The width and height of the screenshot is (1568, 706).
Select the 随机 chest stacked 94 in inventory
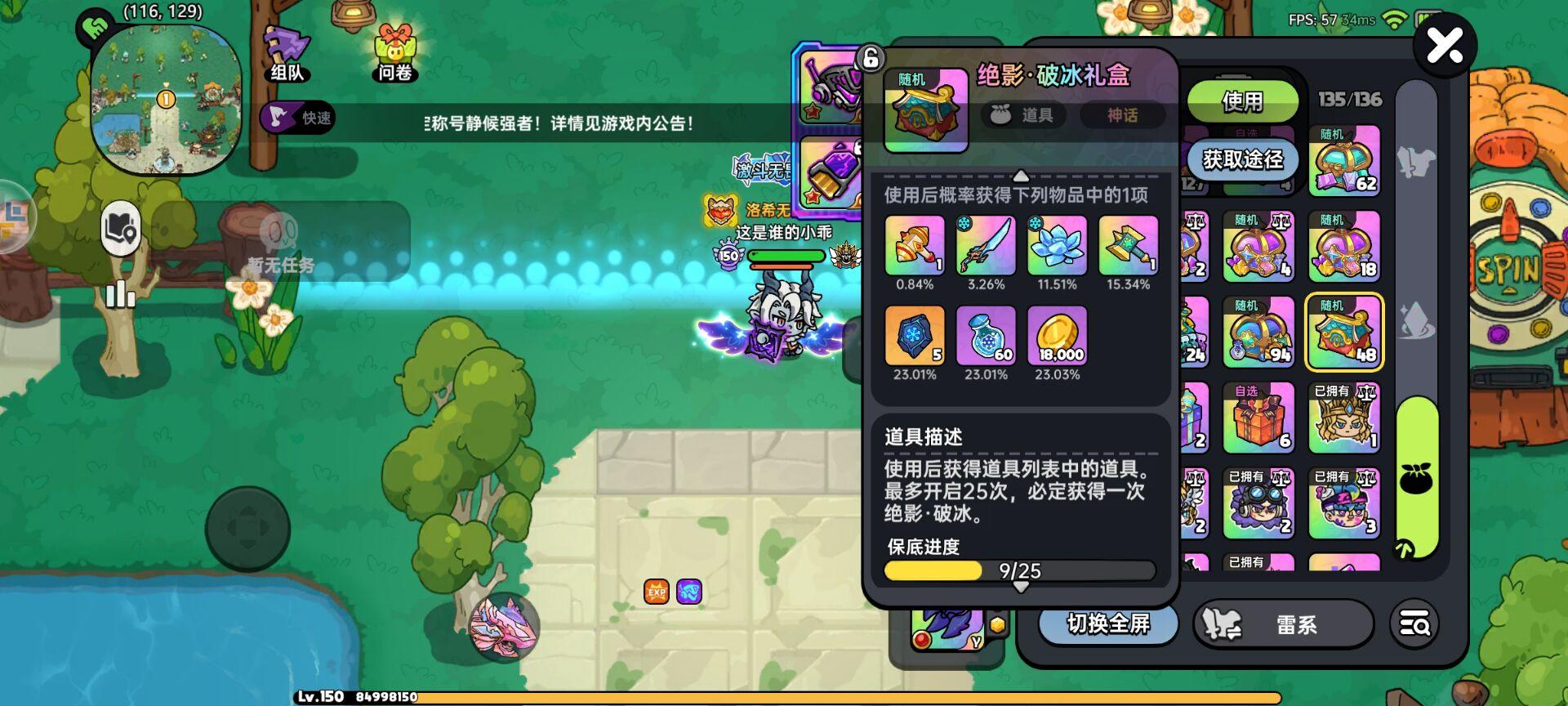[x=1258, y=331]
